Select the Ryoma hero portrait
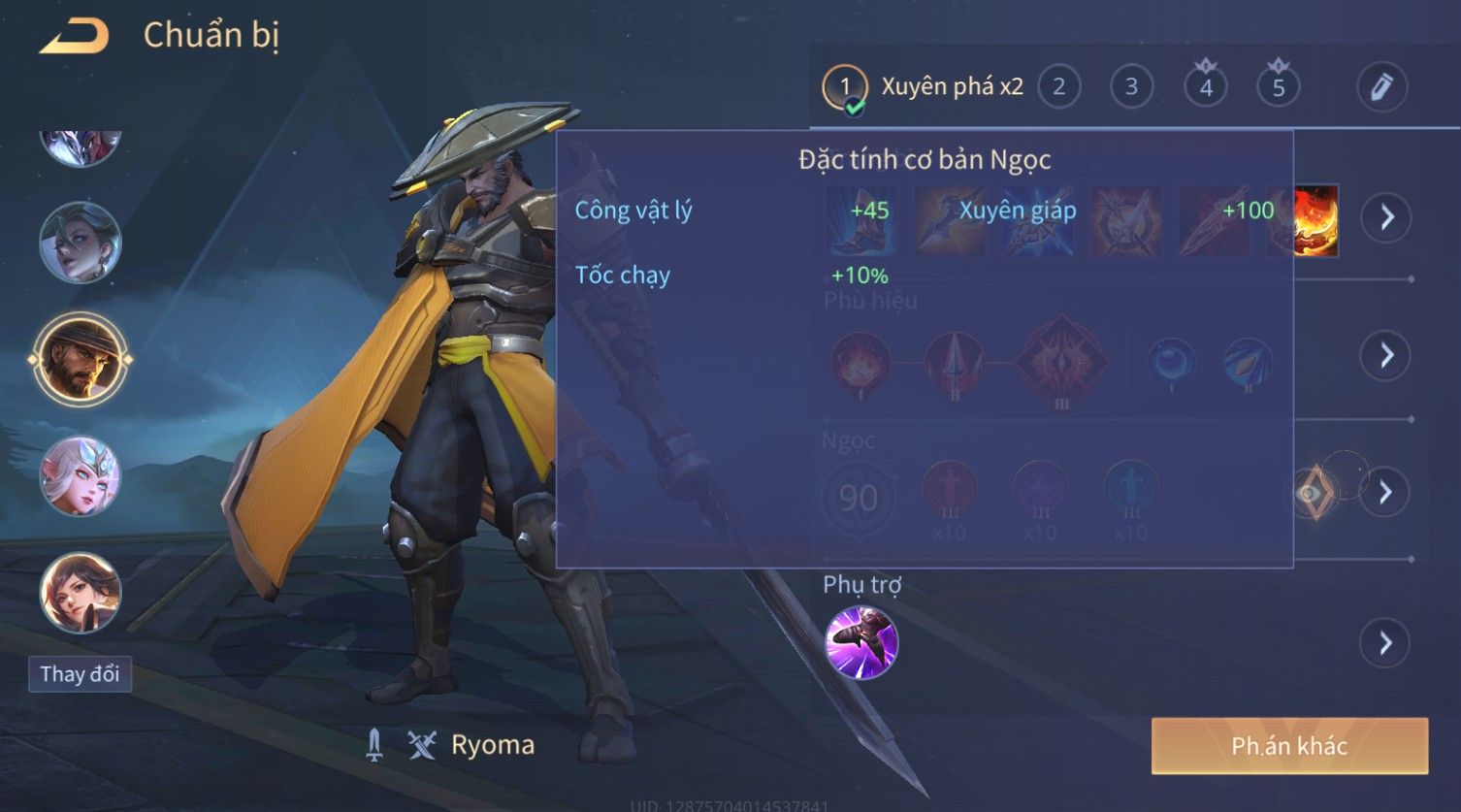The width and height of the screenshot is (1461, 812). pos(80,359)
